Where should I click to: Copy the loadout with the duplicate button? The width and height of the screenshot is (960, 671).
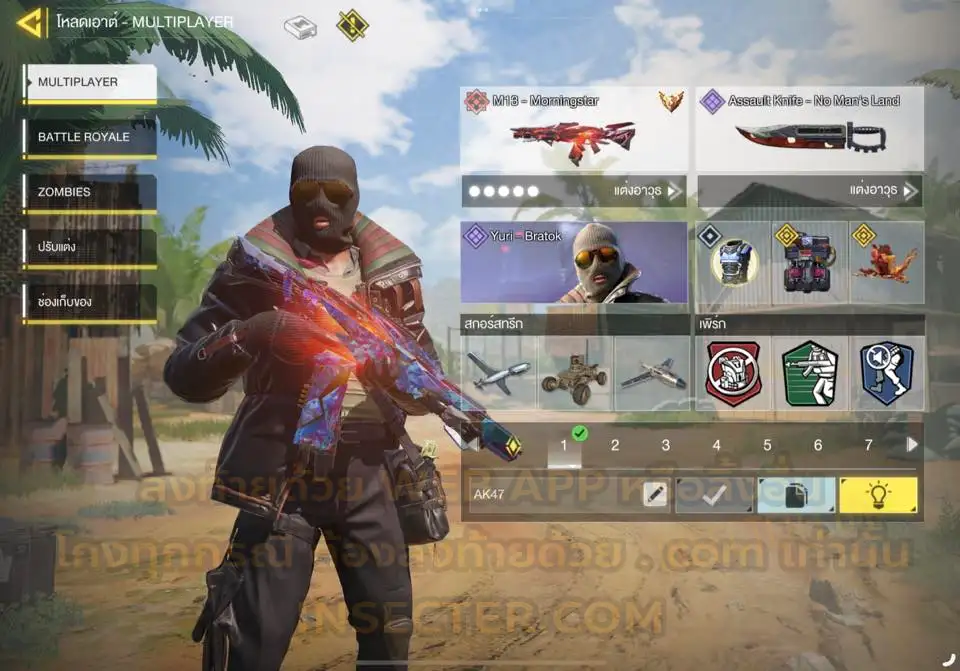796,494
